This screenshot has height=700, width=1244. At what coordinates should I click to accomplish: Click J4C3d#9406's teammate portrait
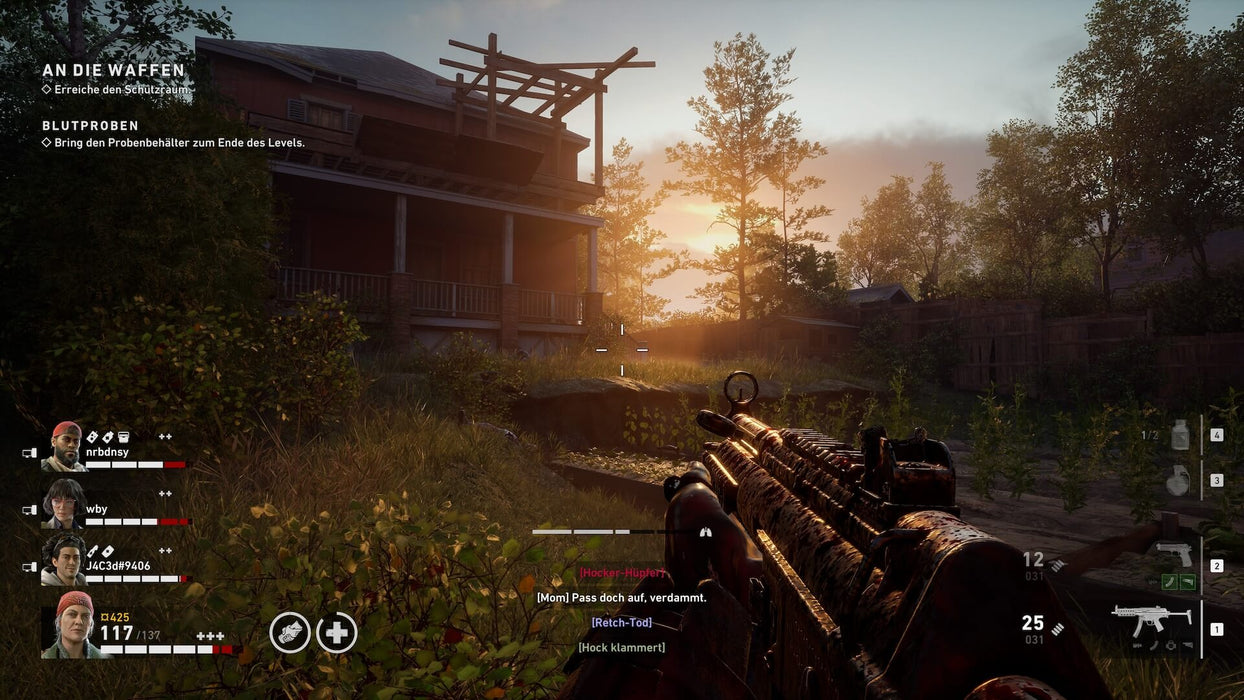(65, 560)
